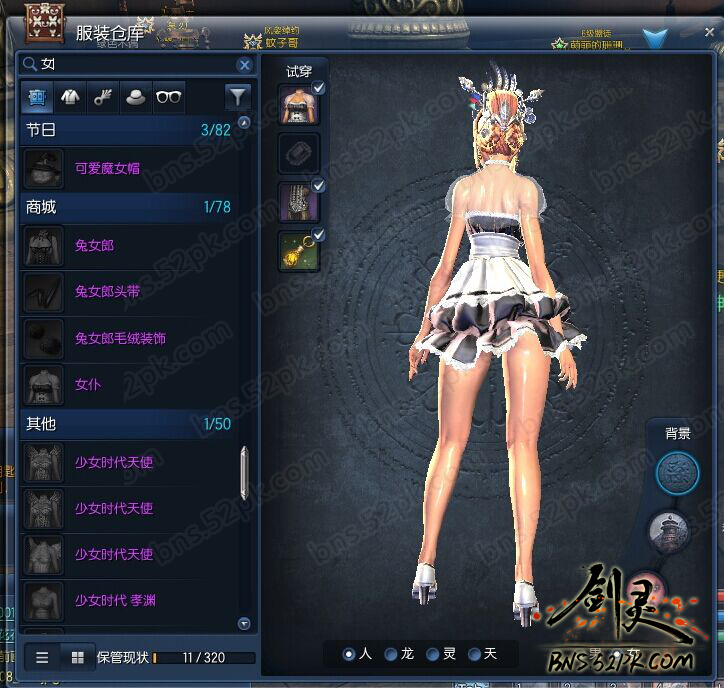Viewport: 724px width, 688px height.
Task: Switch to the glasses accessories tab
Action: [x=169, y=97]
